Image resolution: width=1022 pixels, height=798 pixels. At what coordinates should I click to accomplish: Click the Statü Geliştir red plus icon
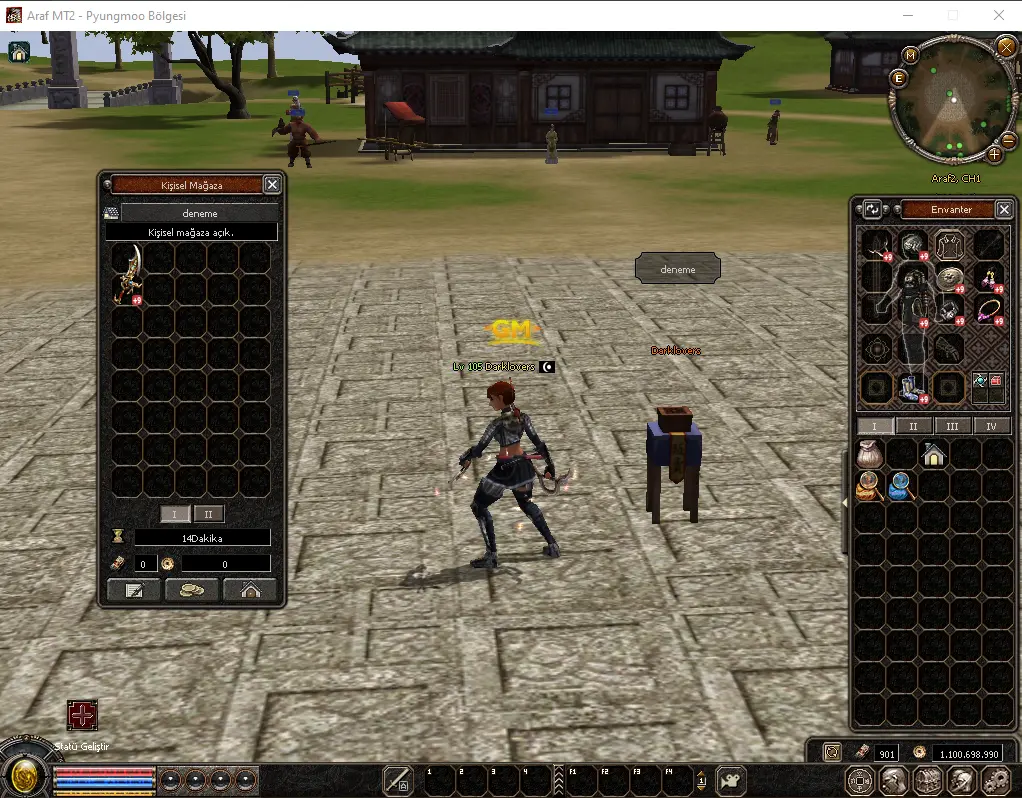tap(82, 716)
